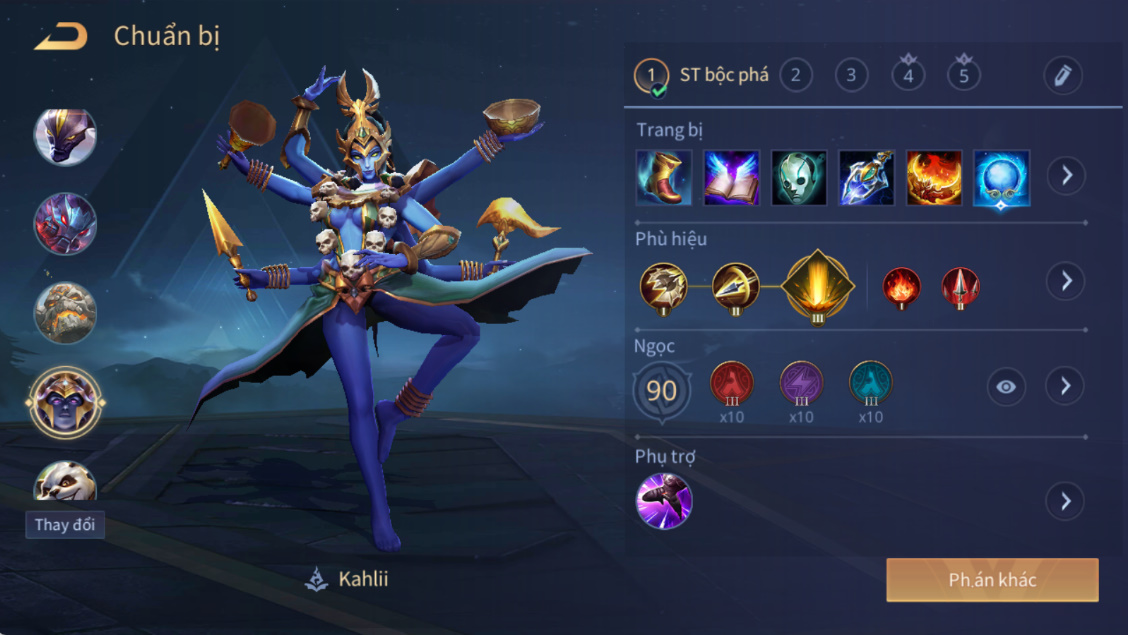Expand the Trang bị equipment section
This screenshot has width=1128, height=635.
1066,176
